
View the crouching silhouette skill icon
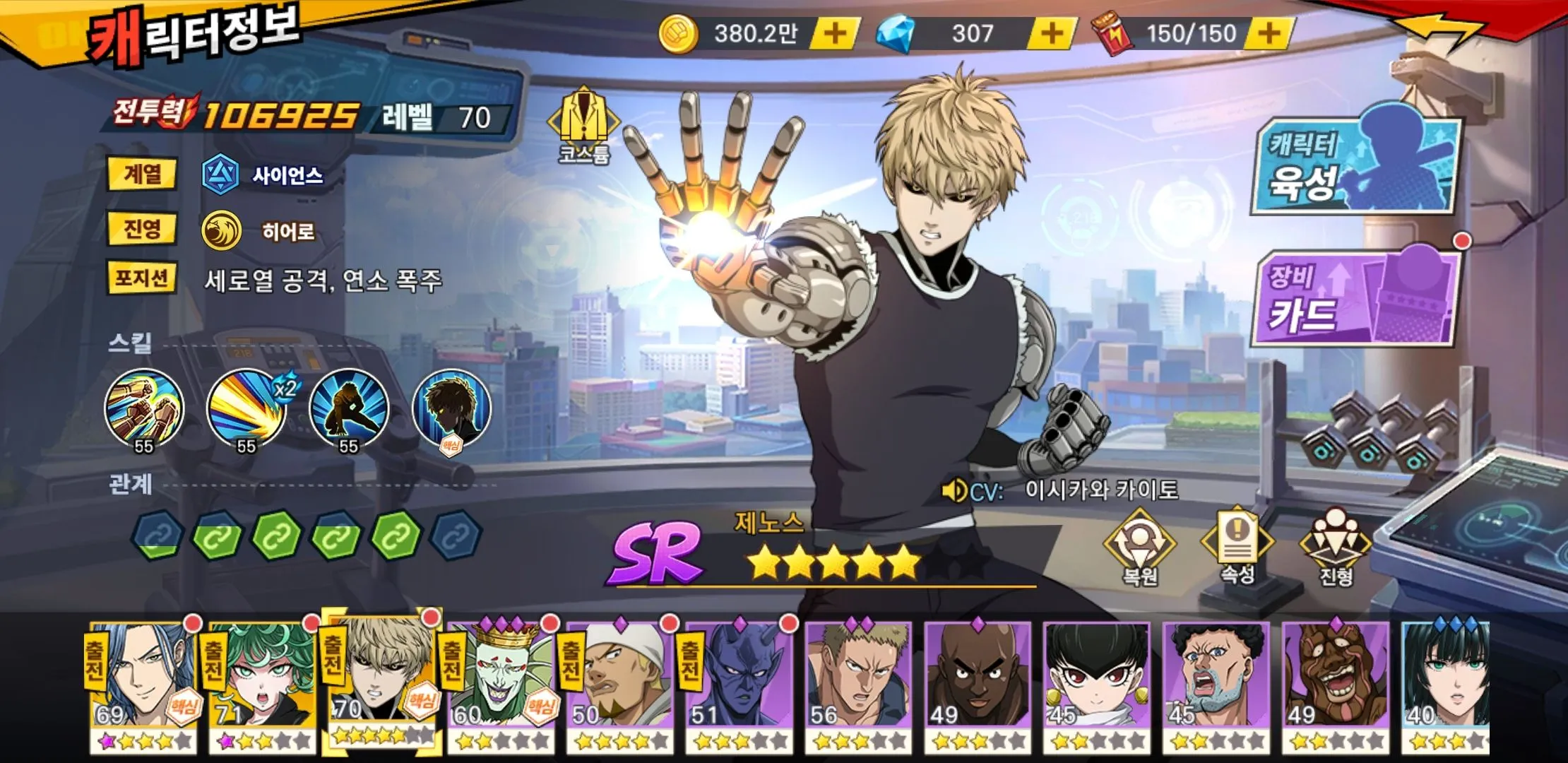click(349, 410)
